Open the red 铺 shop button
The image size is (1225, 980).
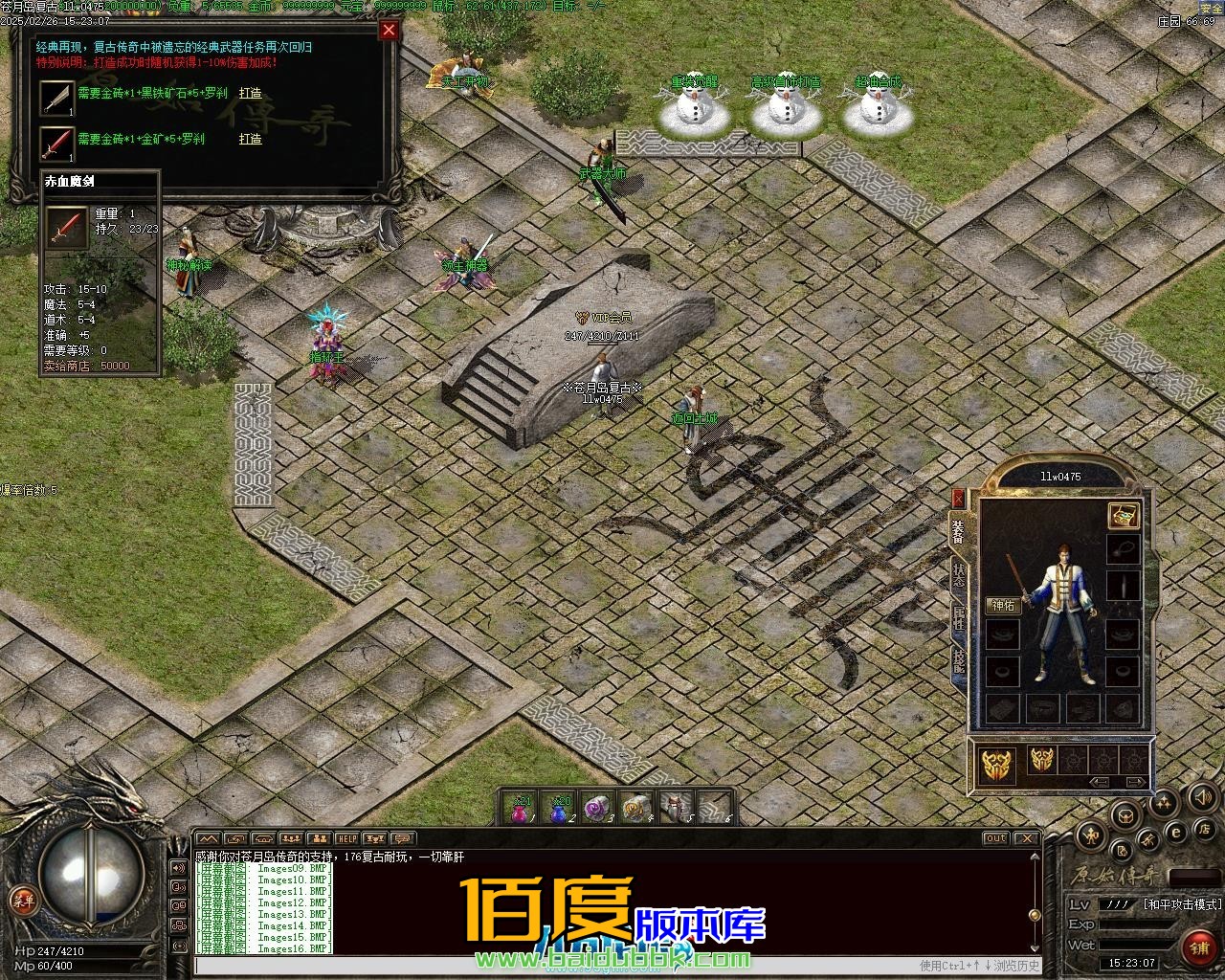tap(1198, 948)
